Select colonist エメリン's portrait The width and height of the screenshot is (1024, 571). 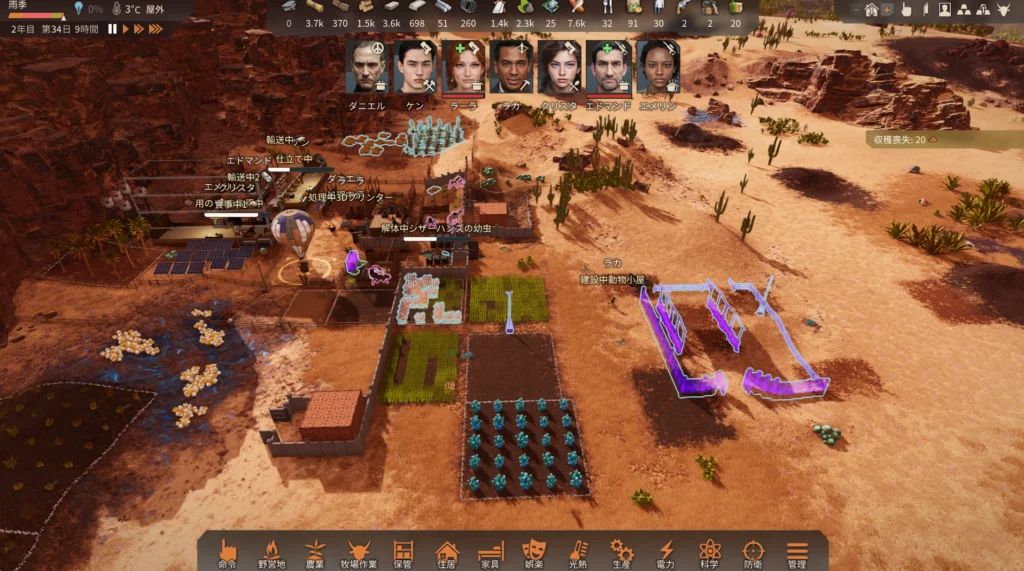(657, 67)
